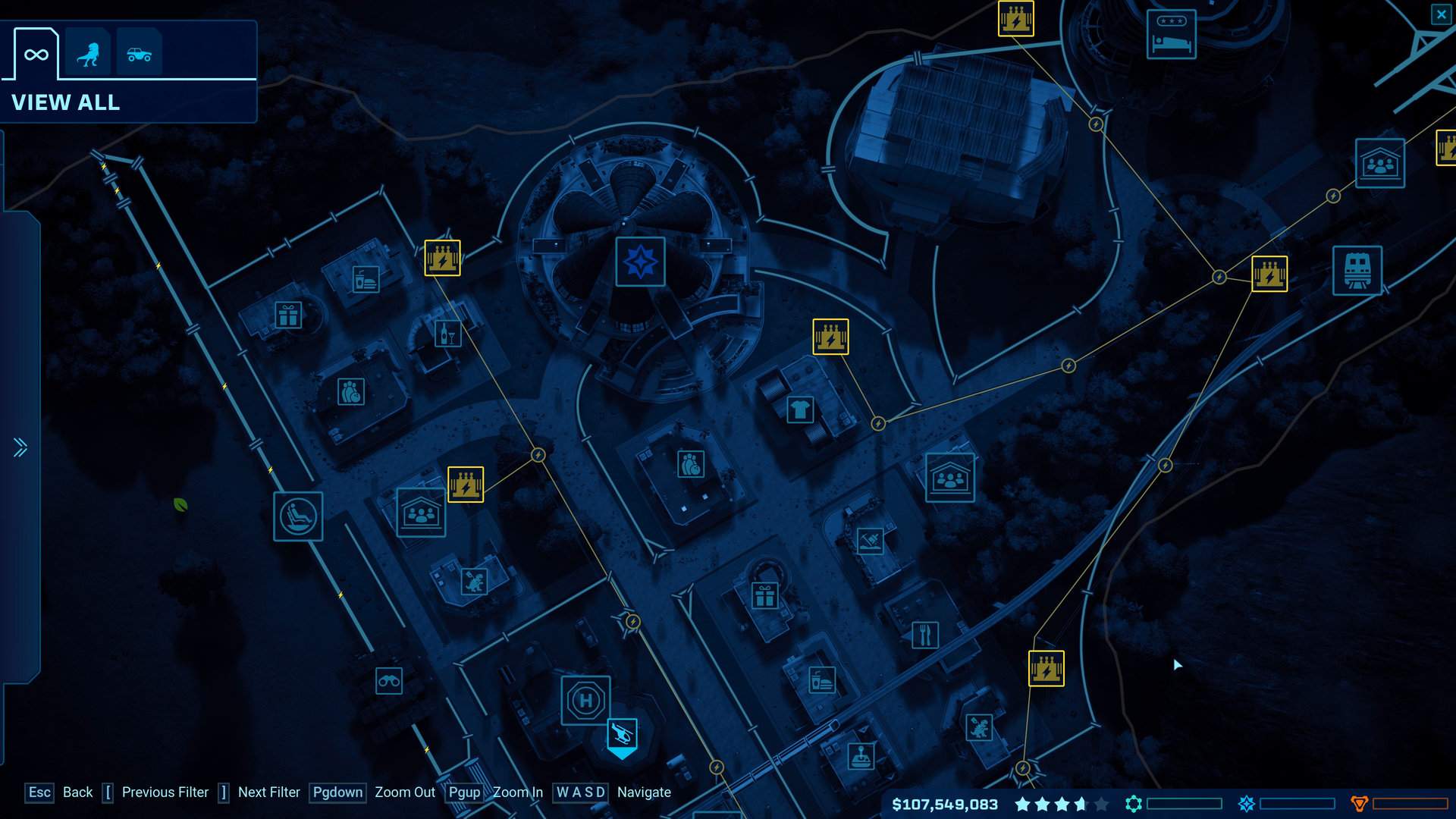Collapse the hub star icon at park center
Viewport: 1456px width, 819px height.
coord(639,262)
